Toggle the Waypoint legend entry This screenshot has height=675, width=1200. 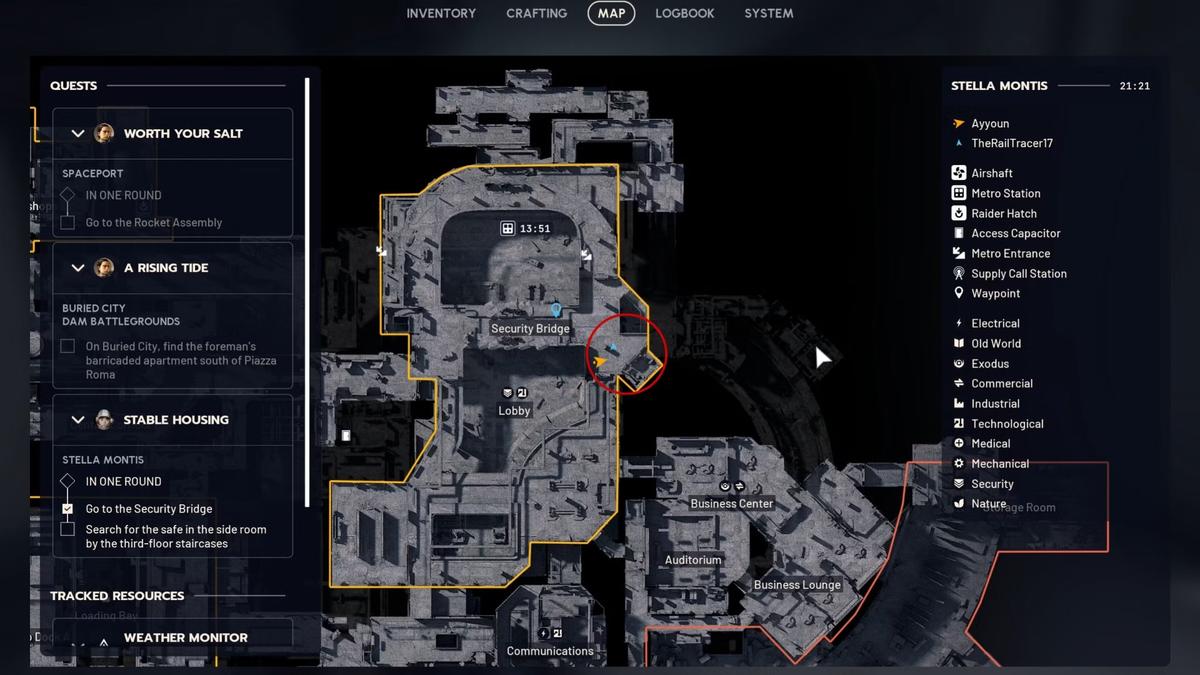995,293
